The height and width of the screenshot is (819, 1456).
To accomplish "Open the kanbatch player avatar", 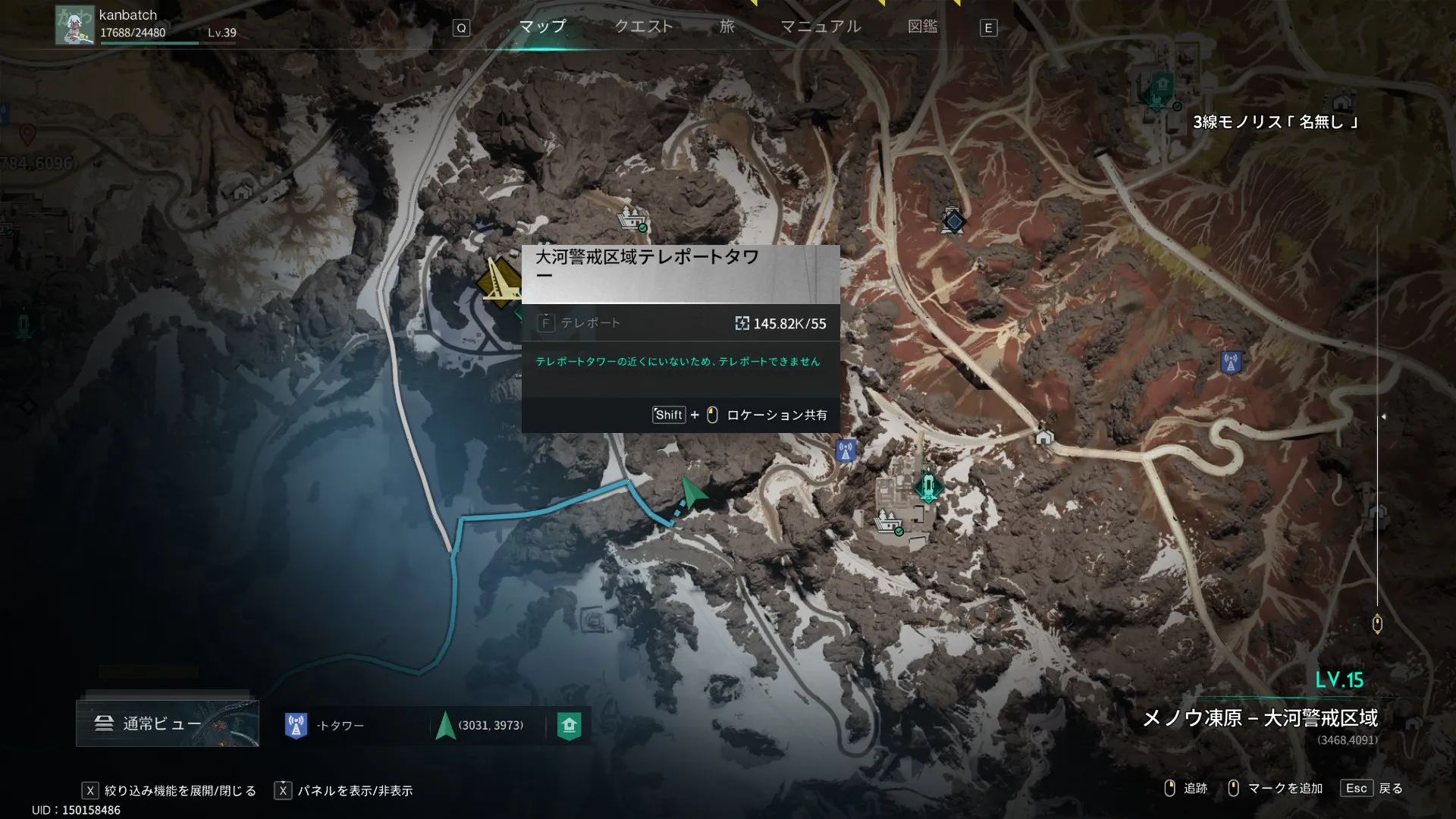I will coord(74,25).
